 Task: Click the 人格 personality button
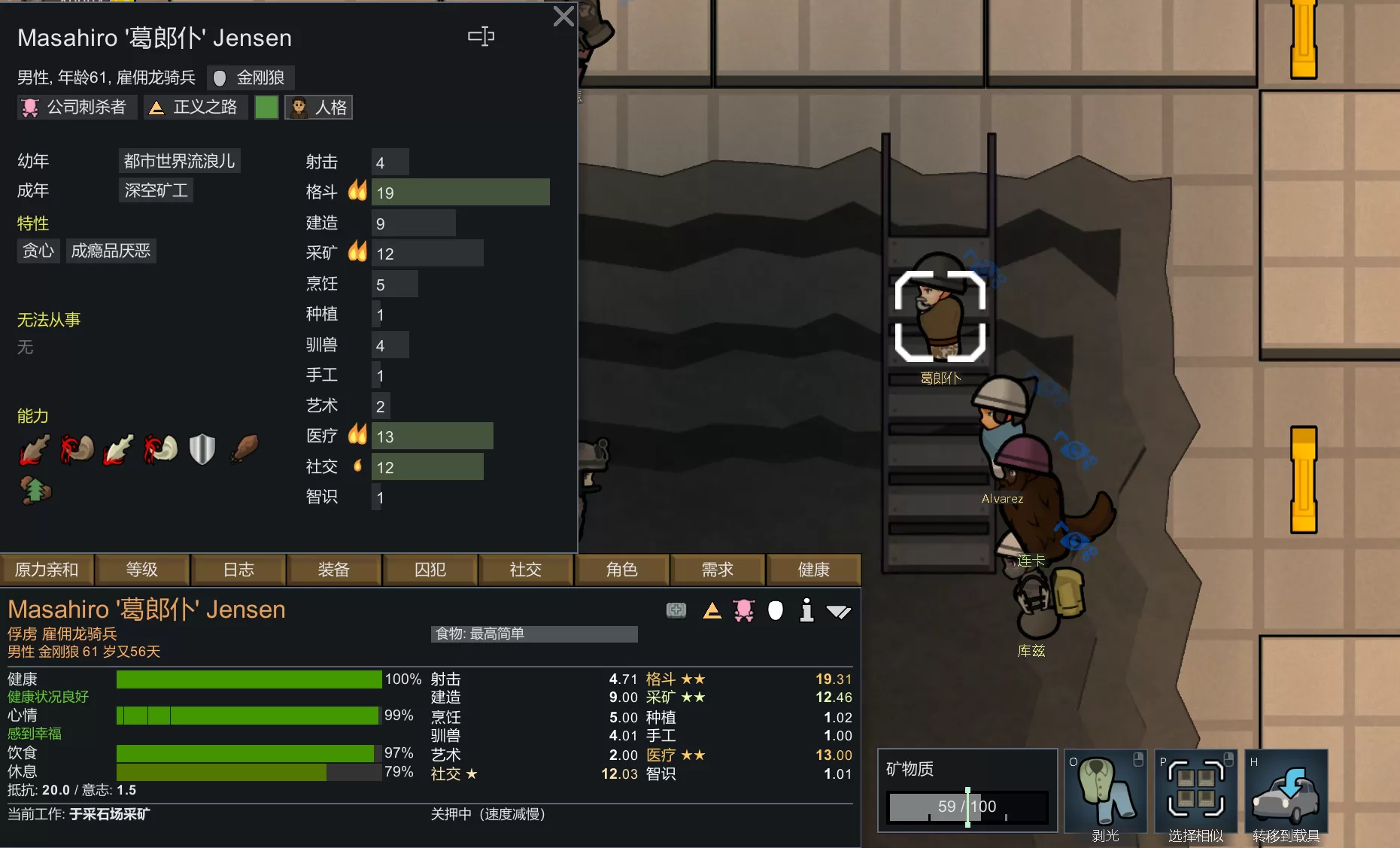tap(319, 108)
